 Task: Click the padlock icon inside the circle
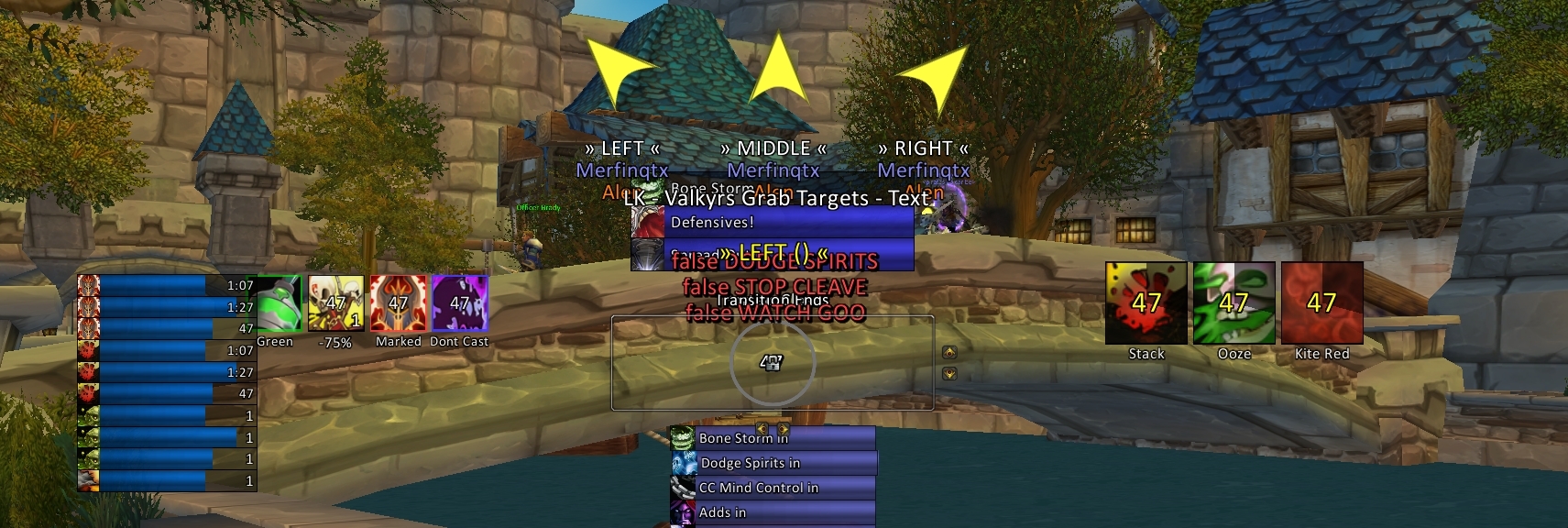(773, 363)
